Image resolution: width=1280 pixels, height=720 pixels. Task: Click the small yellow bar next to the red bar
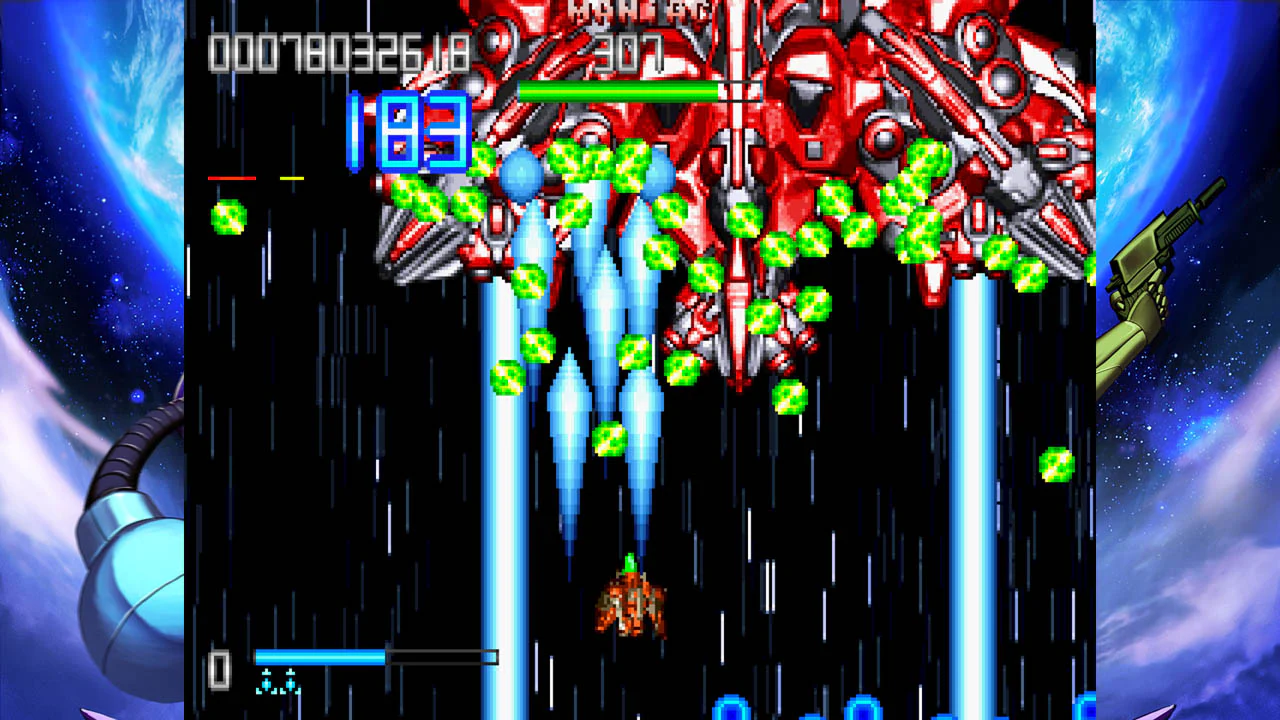point(292,177)
